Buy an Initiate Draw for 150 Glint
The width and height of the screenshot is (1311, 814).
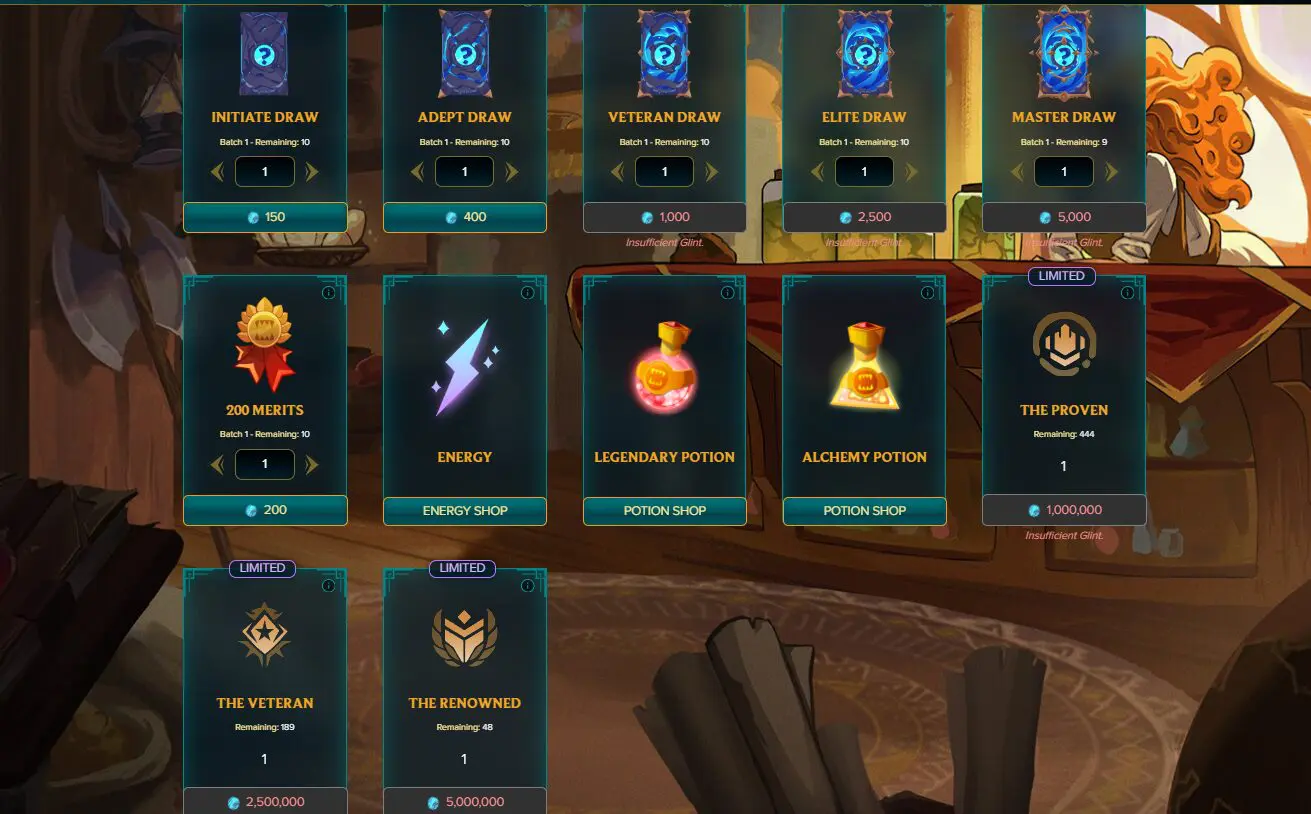264,217
